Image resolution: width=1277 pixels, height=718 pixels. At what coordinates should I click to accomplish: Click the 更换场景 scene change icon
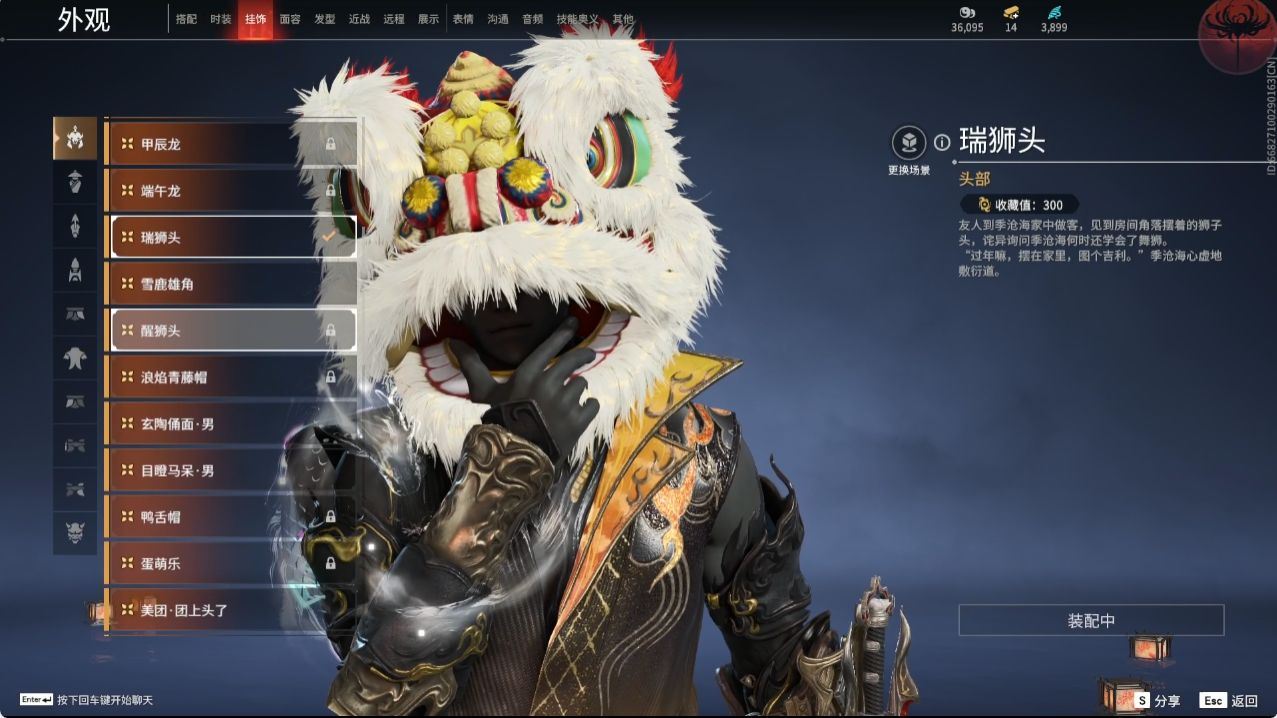coord(909,143)
